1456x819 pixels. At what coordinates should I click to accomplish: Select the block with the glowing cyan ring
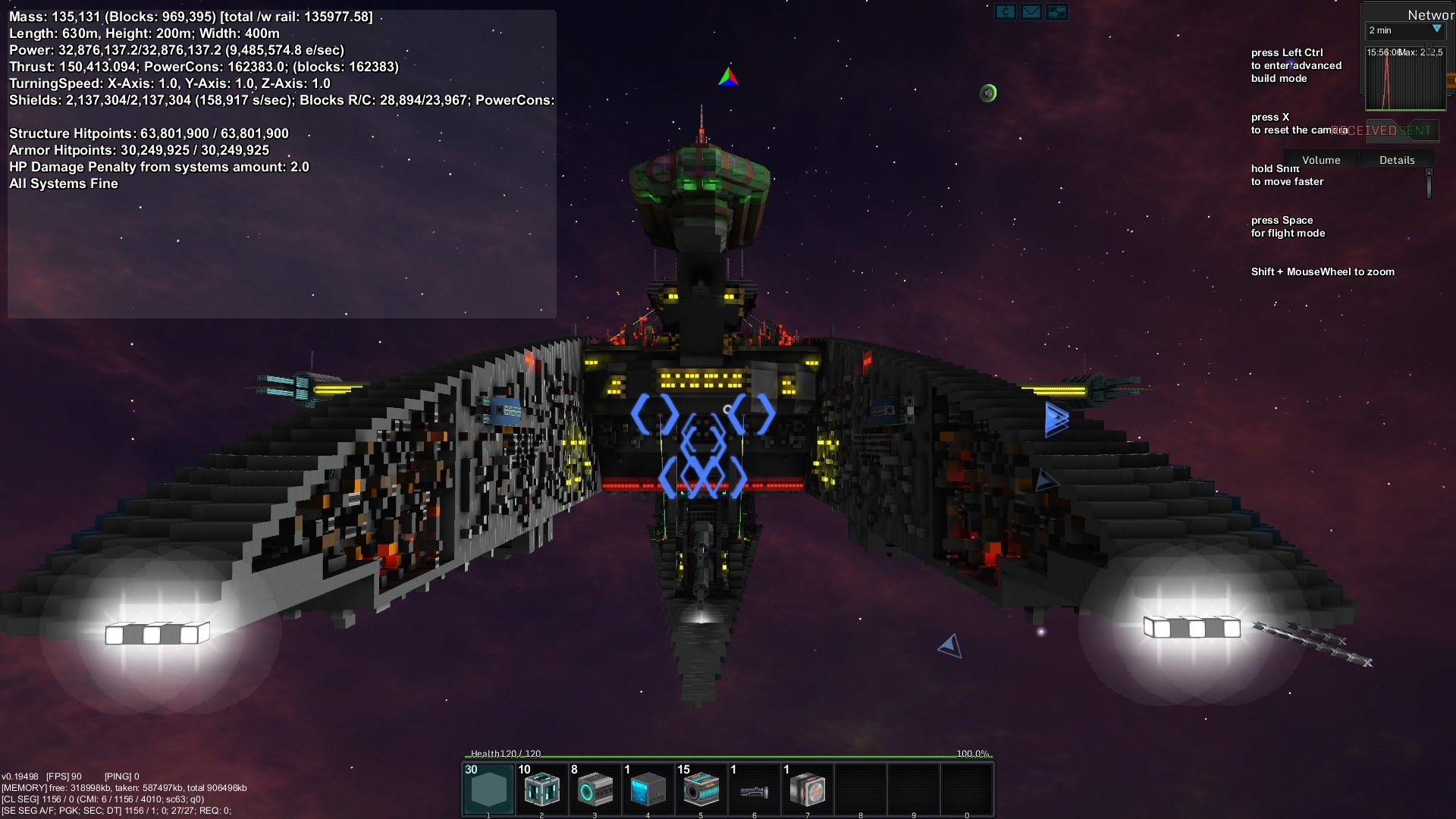pyautogui.click(x=595, y=789)
